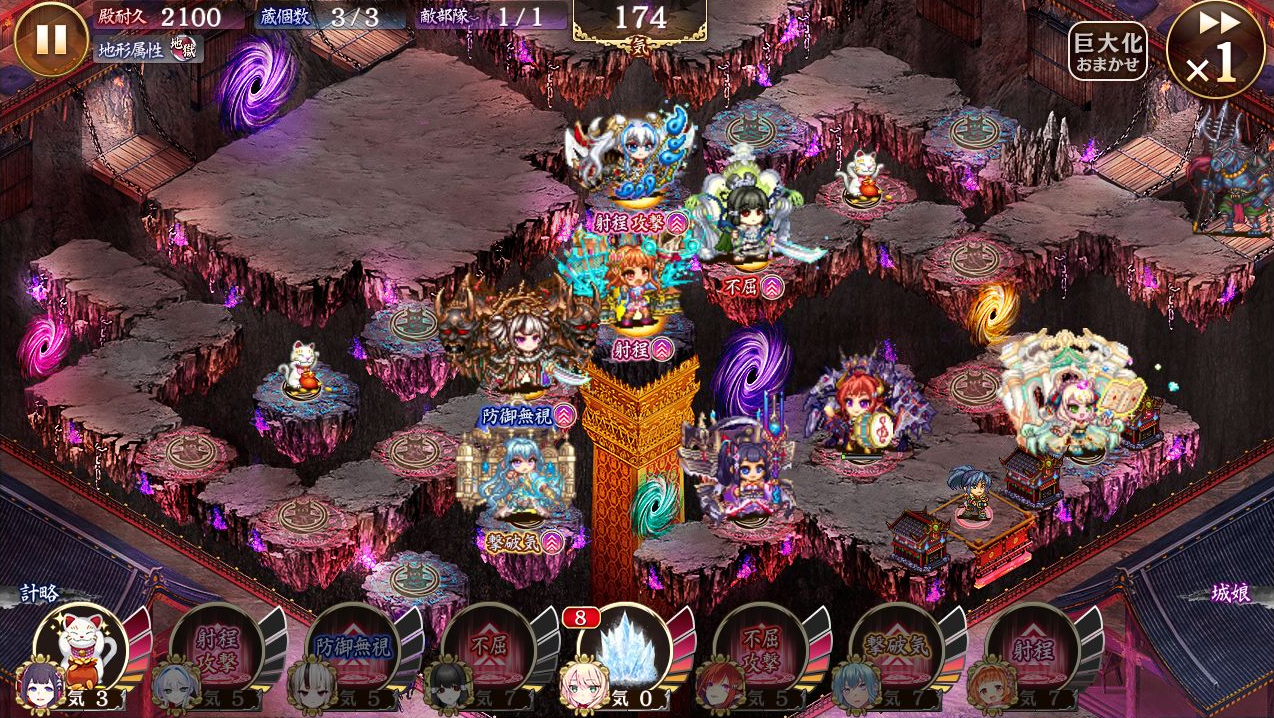Viewport: 1274px width, 718px height.
Task: Use the lucky cat stratagem costing 3 気
Action: pyautogui.click(x=82, y=650)
